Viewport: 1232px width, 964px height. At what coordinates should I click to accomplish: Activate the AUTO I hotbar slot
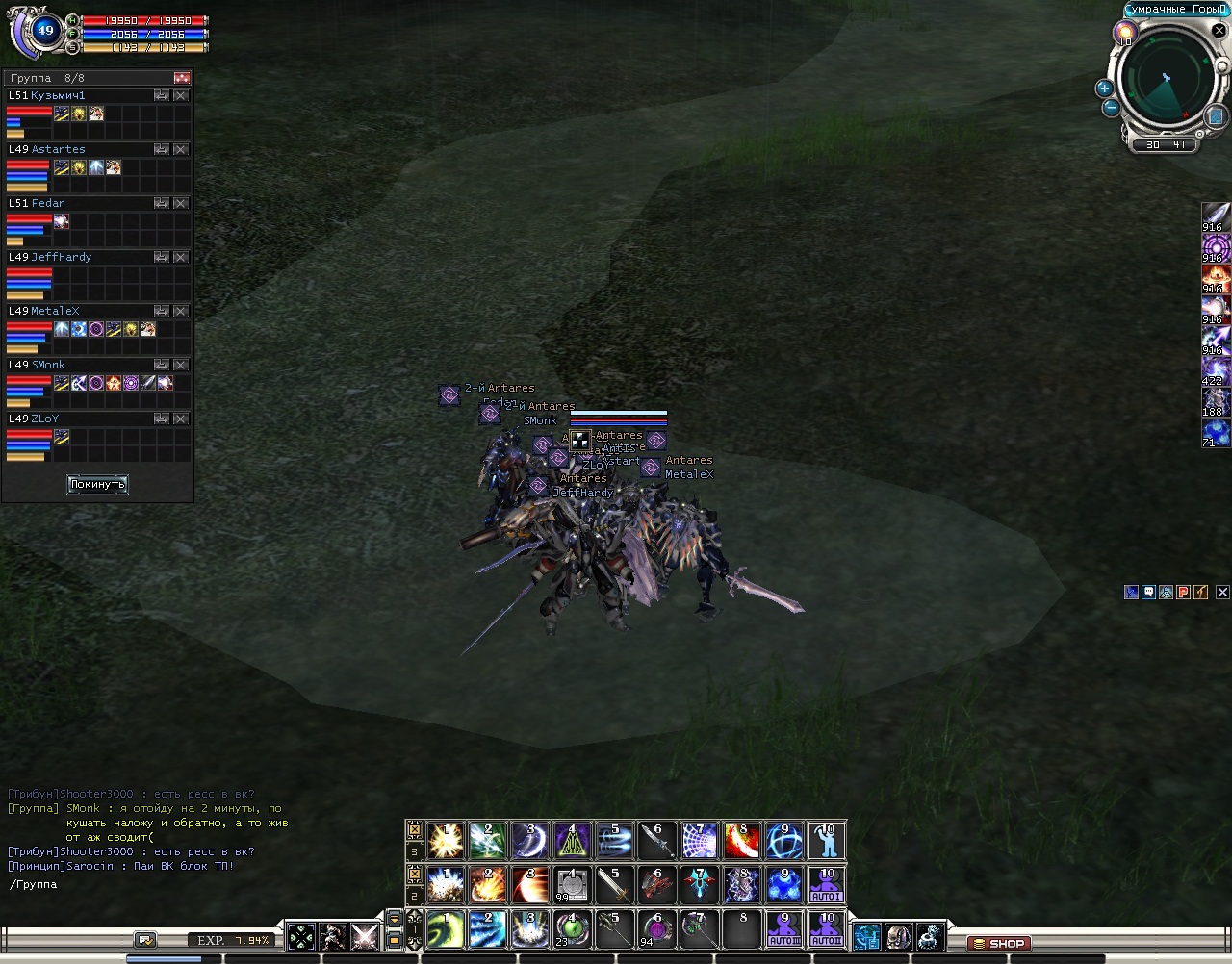click(x=827, y=885)
